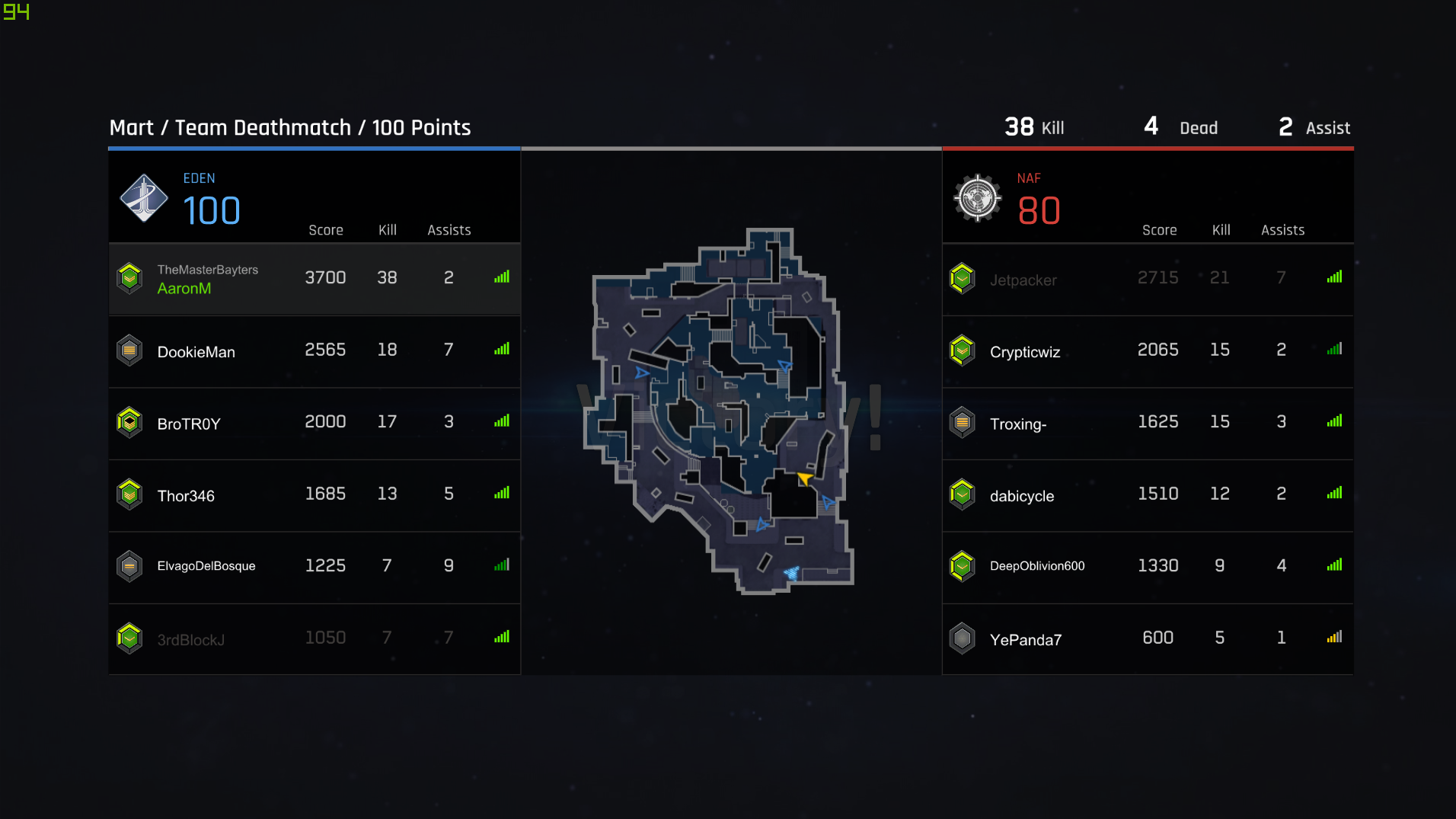Sort by the Score column header
Screen dimensions: 1456x819
click(326, 229)
